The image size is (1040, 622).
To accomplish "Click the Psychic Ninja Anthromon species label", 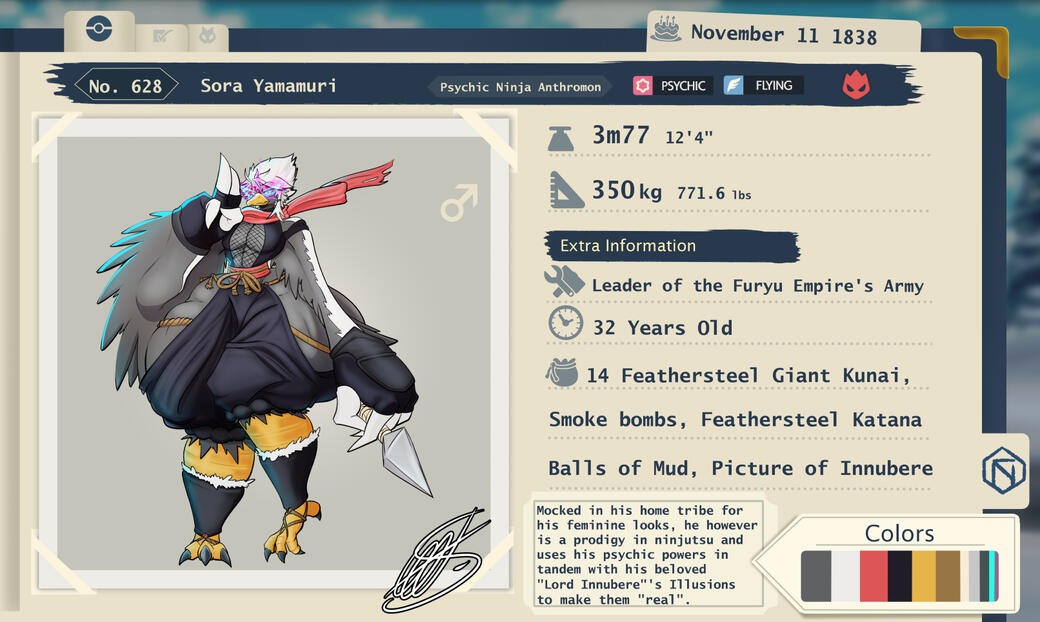I will pos(521,87).
